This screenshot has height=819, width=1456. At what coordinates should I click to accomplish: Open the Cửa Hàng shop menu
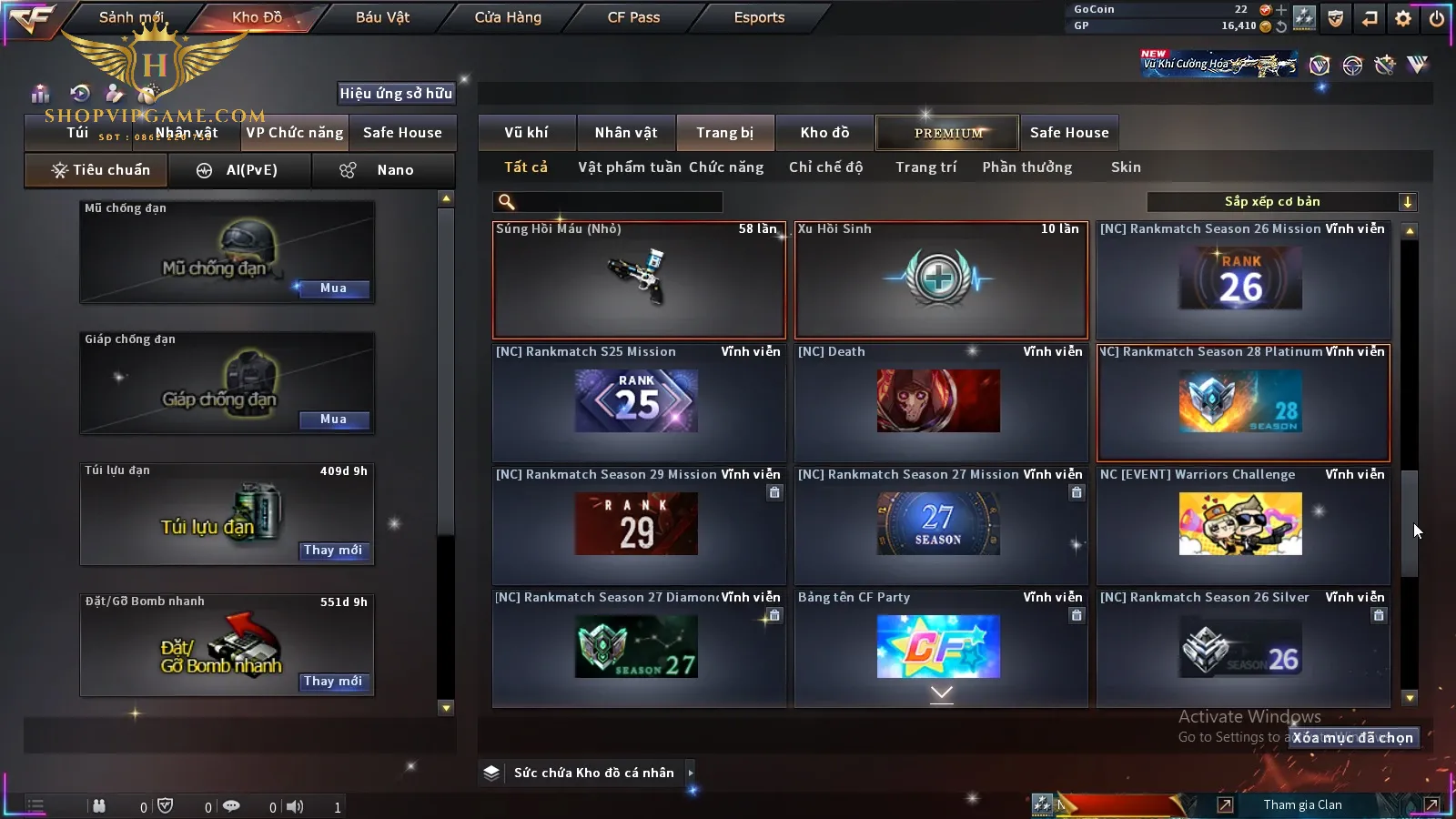tap(508, 17)
